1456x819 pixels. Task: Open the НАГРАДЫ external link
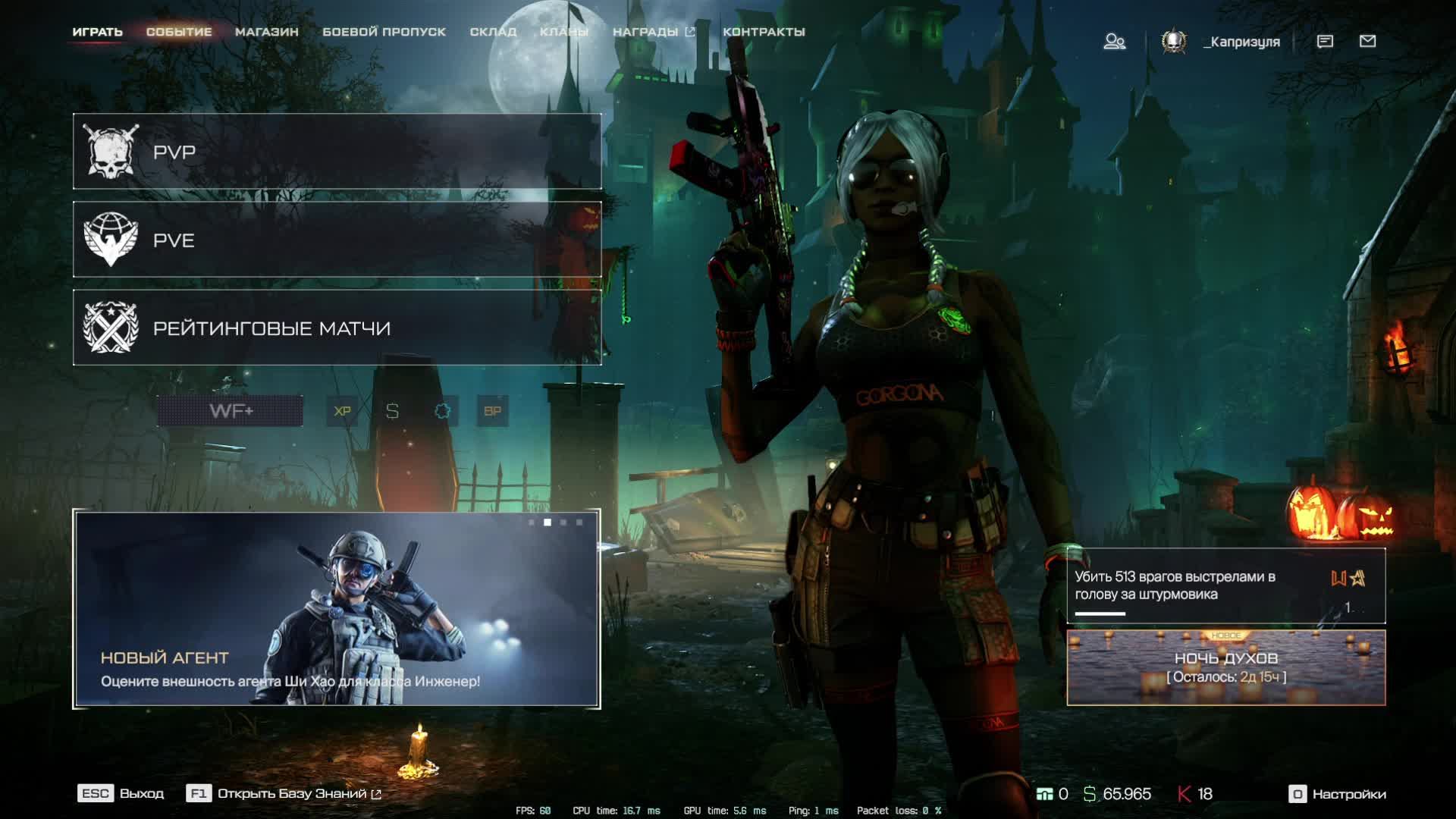coord(653,32)
